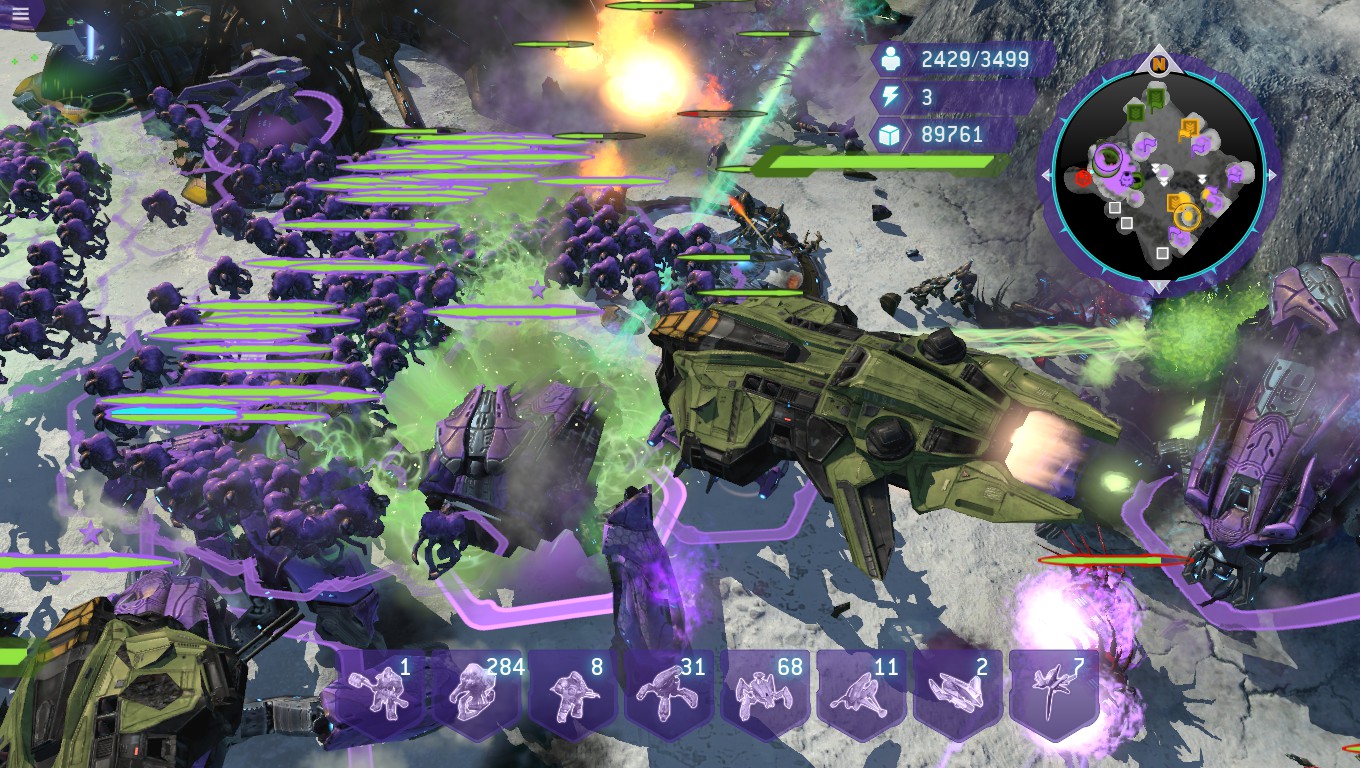Open the hamburger menu button
The width and height of the screenshot is (1360, 768).
(x=21, y=13)
